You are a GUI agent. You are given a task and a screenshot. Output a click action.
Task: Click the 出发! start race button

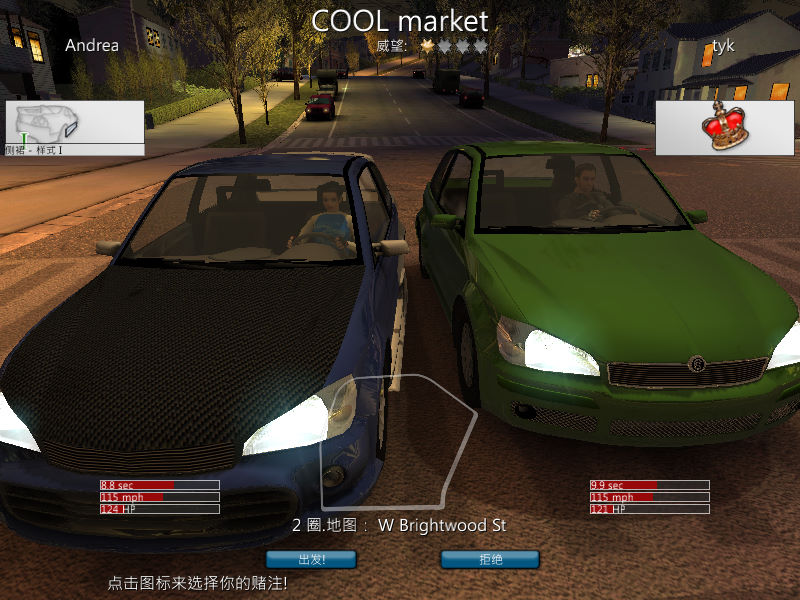[312, 559]
